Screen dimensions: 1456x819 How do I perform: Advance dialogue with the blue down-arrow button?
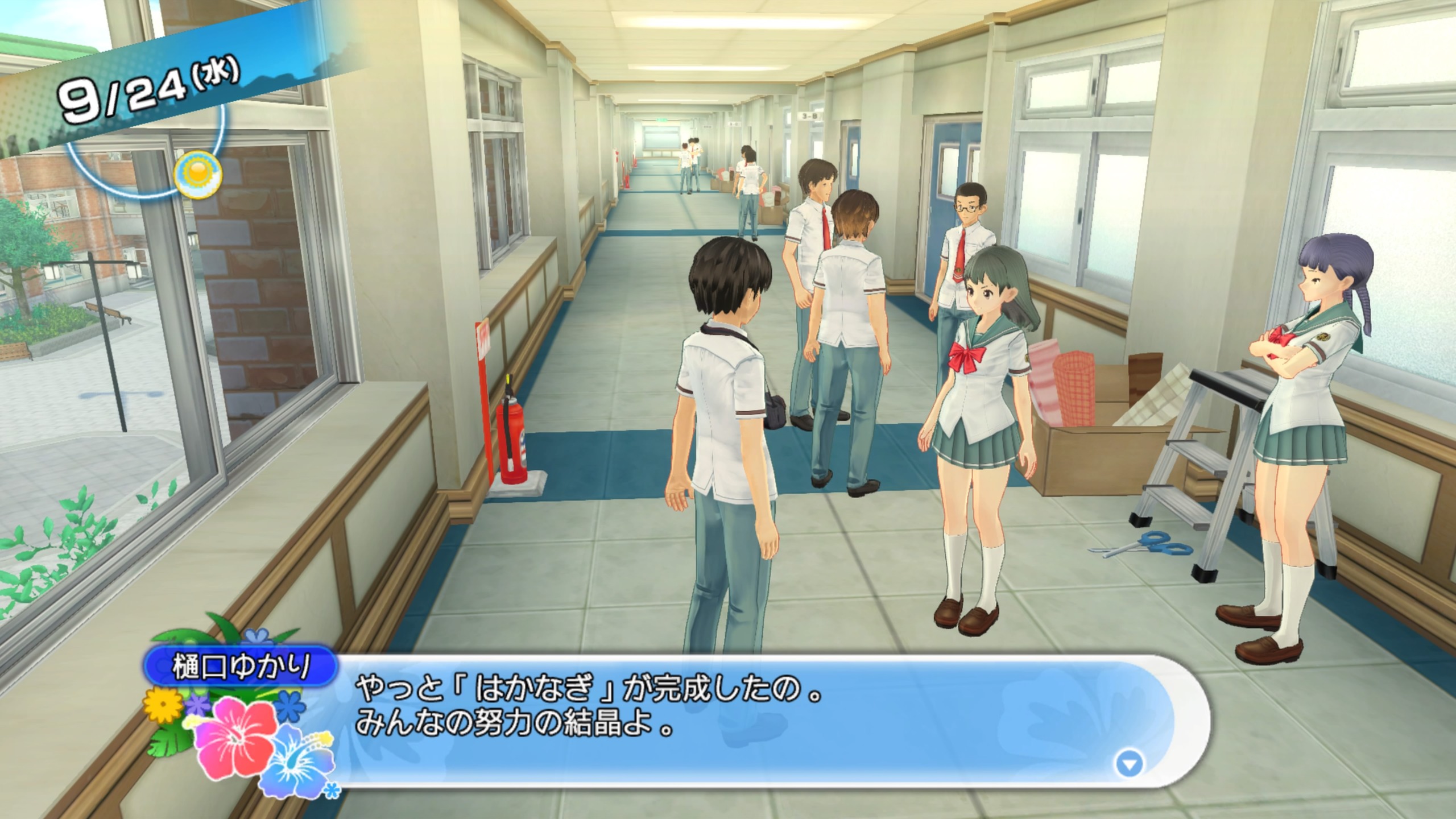(1129, 764)
